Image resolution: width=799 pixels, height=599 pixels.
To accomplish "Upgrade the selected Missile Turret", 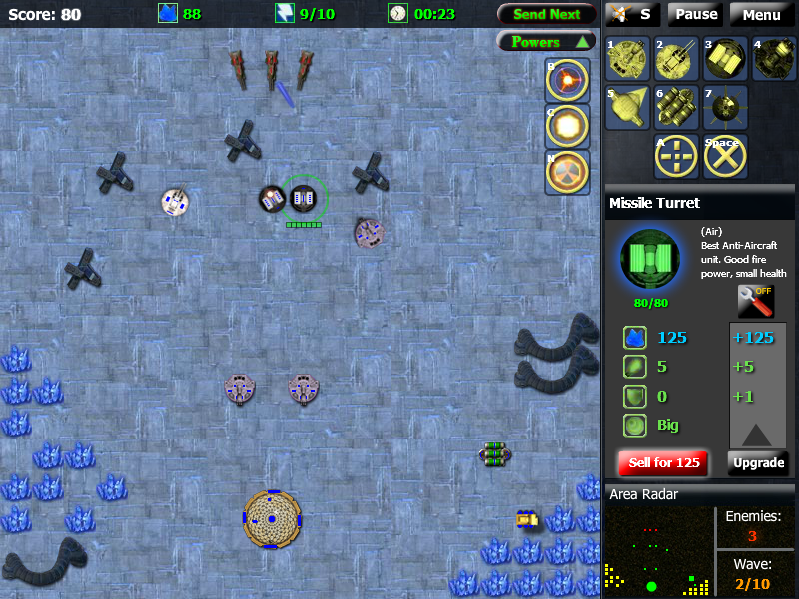I will tap(758, 463).
